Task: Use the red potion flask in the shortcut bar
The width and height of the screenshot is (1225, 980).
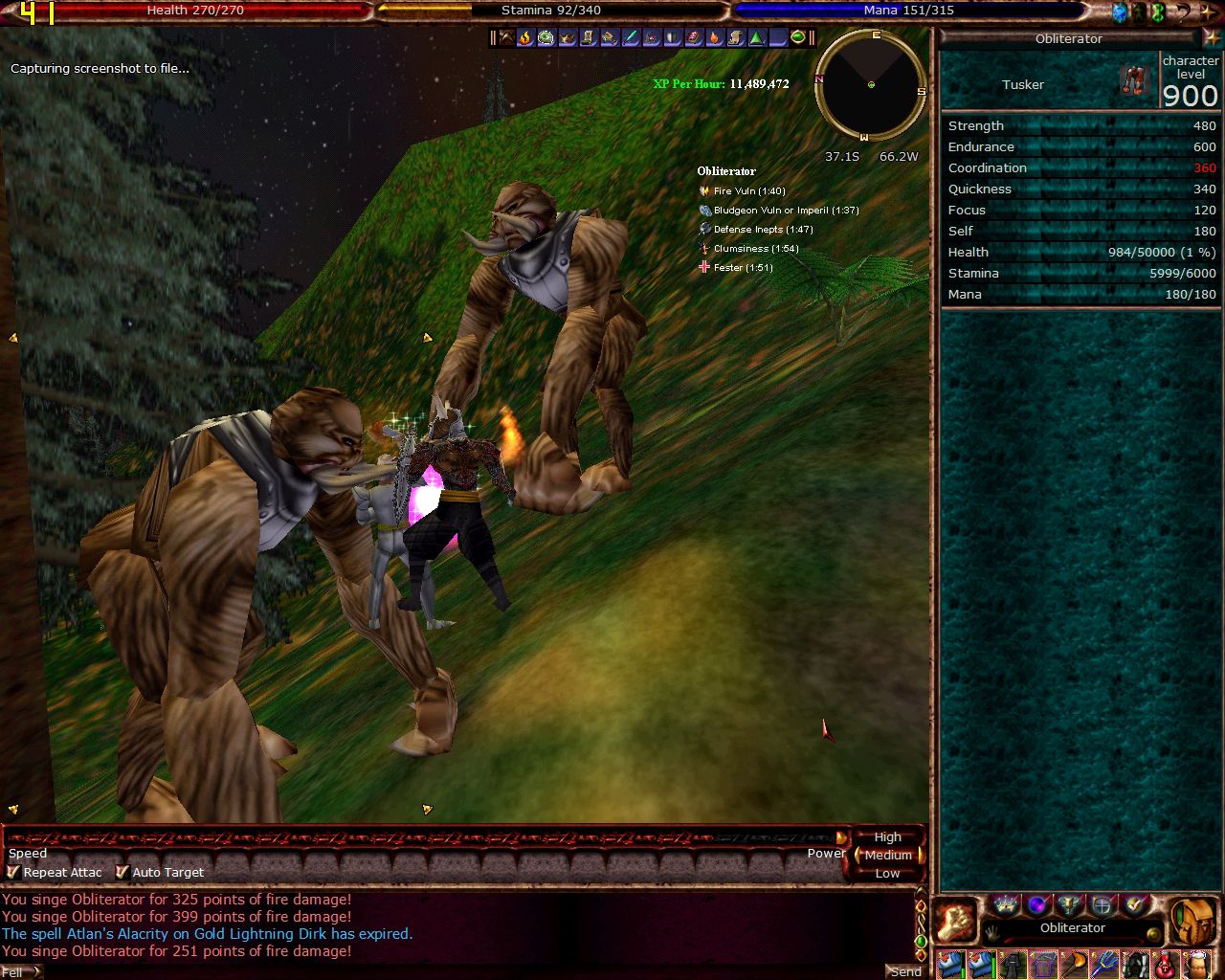Action: point(1167,965)
